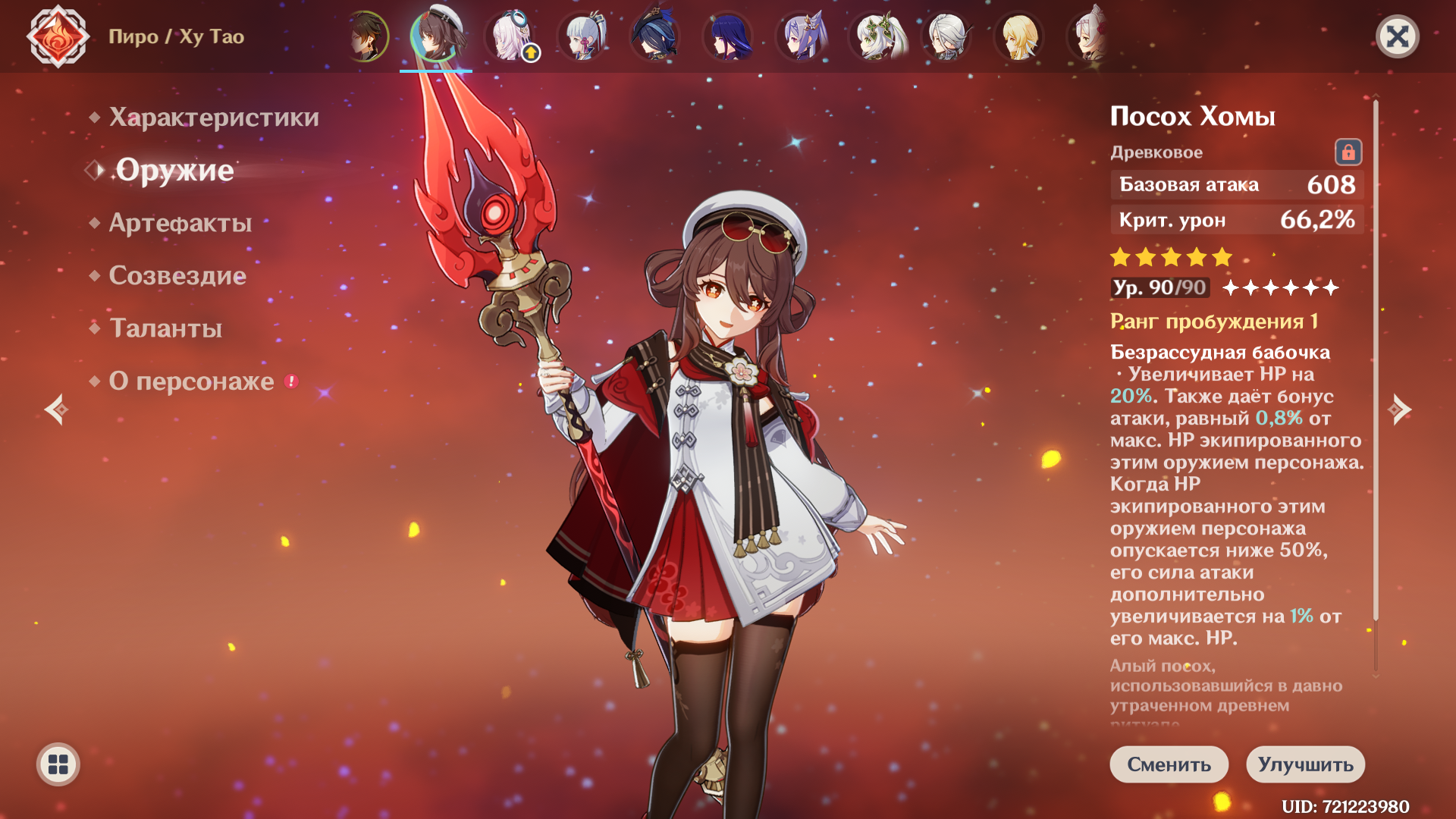Choose the pink-haired goggles character portrait
The image size is (1456, 819).
(510, 36)
